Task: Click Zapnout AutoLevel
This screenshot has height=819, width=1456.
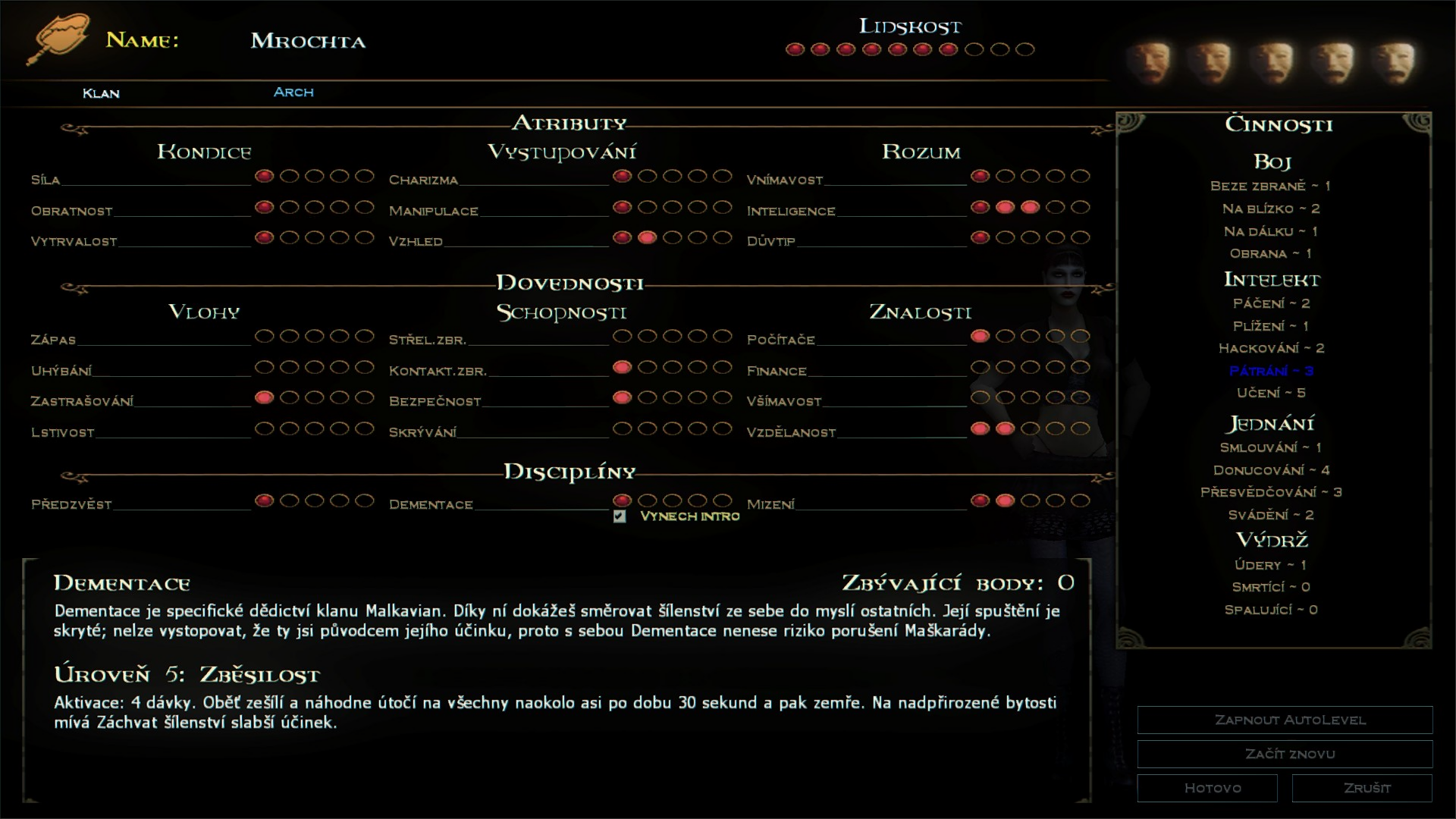Action: click(1284, 720)
